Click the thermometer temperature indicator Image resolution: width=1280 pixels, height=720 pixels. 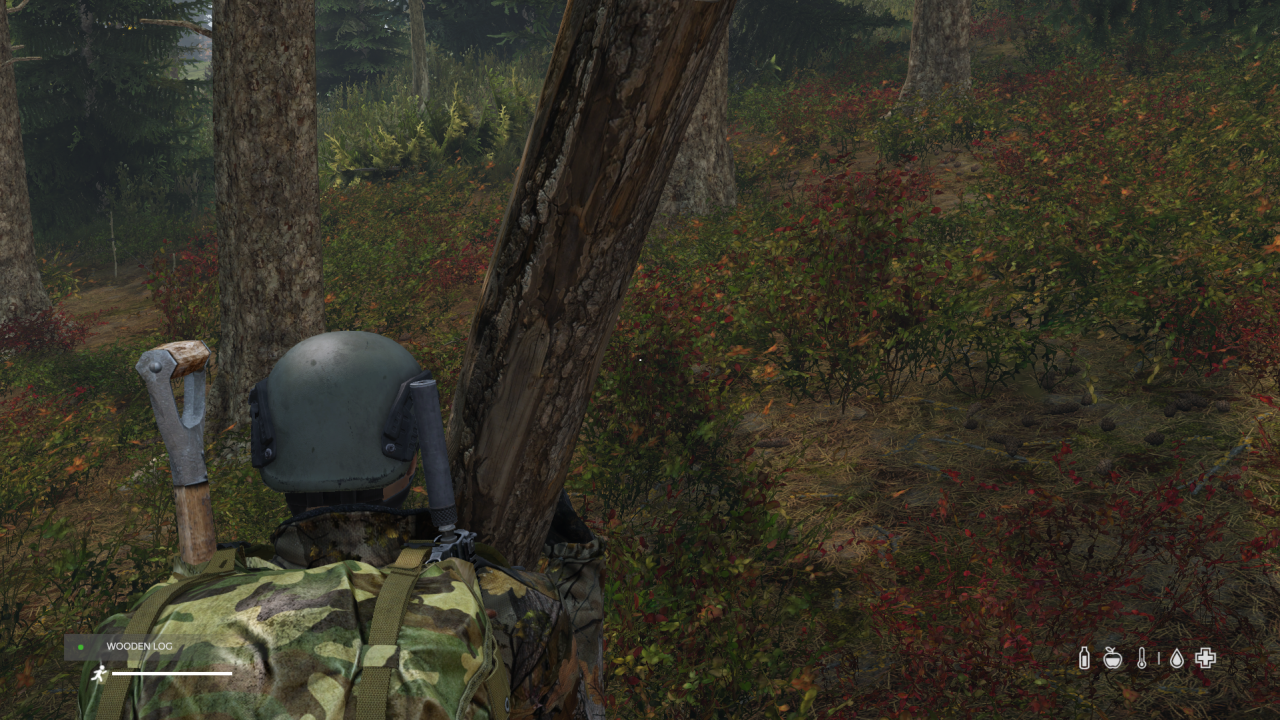1142,657
